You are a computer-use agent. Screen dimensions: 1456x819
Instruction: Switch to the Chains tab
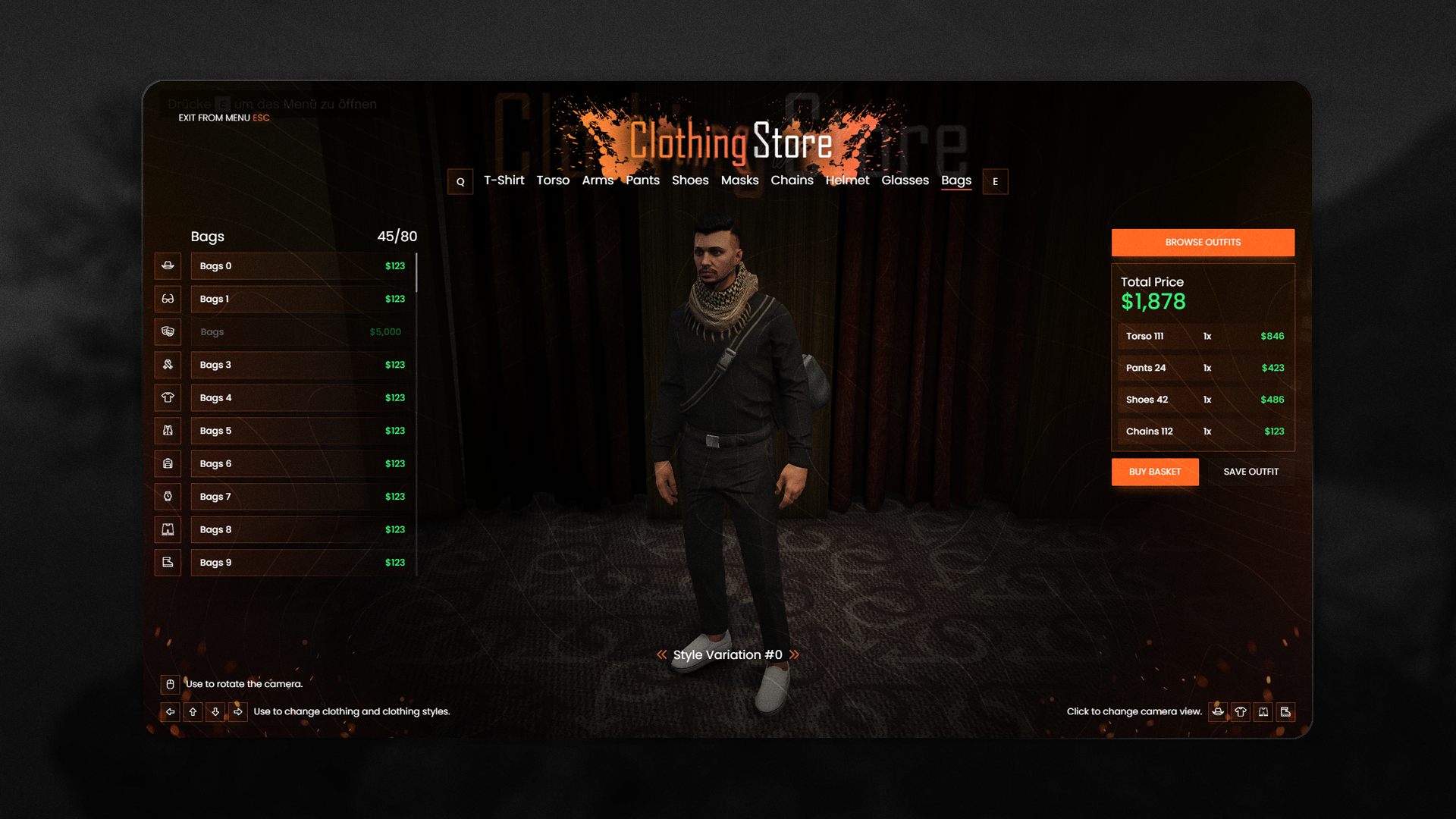(792, 180)
